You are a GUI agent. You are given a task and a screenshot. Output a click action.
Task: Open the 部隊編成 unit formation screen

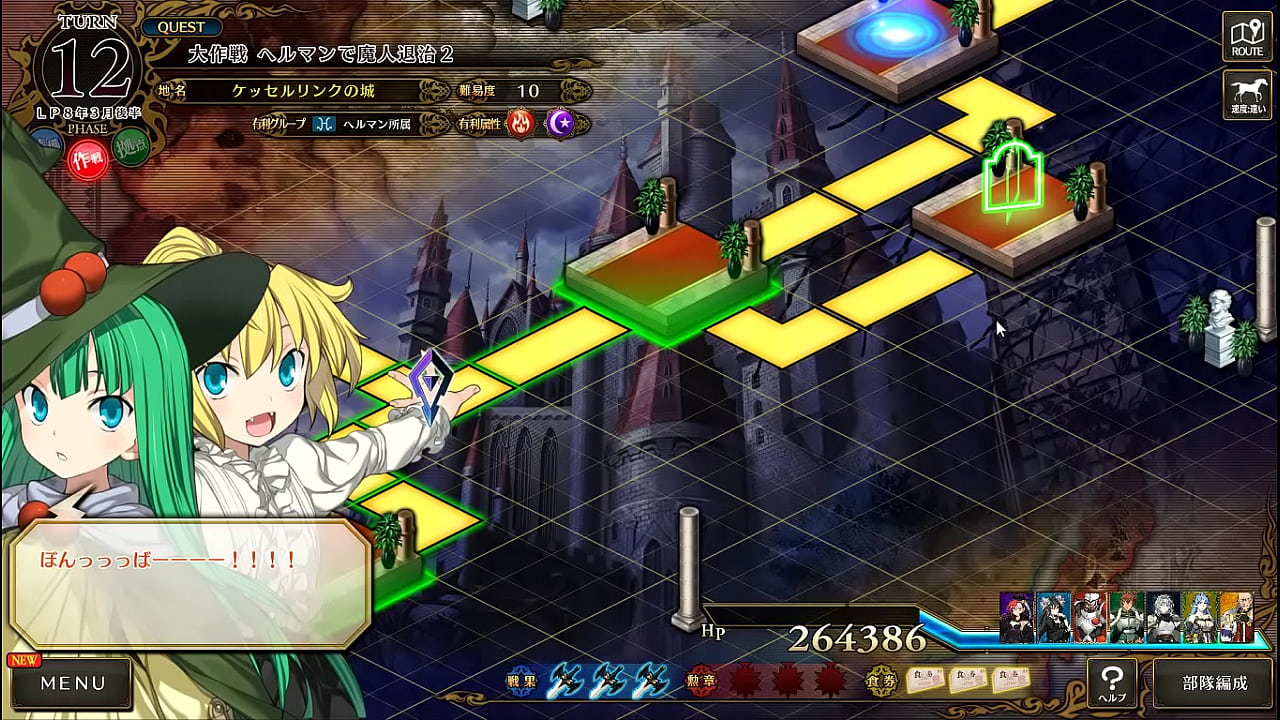point(1214,684)
